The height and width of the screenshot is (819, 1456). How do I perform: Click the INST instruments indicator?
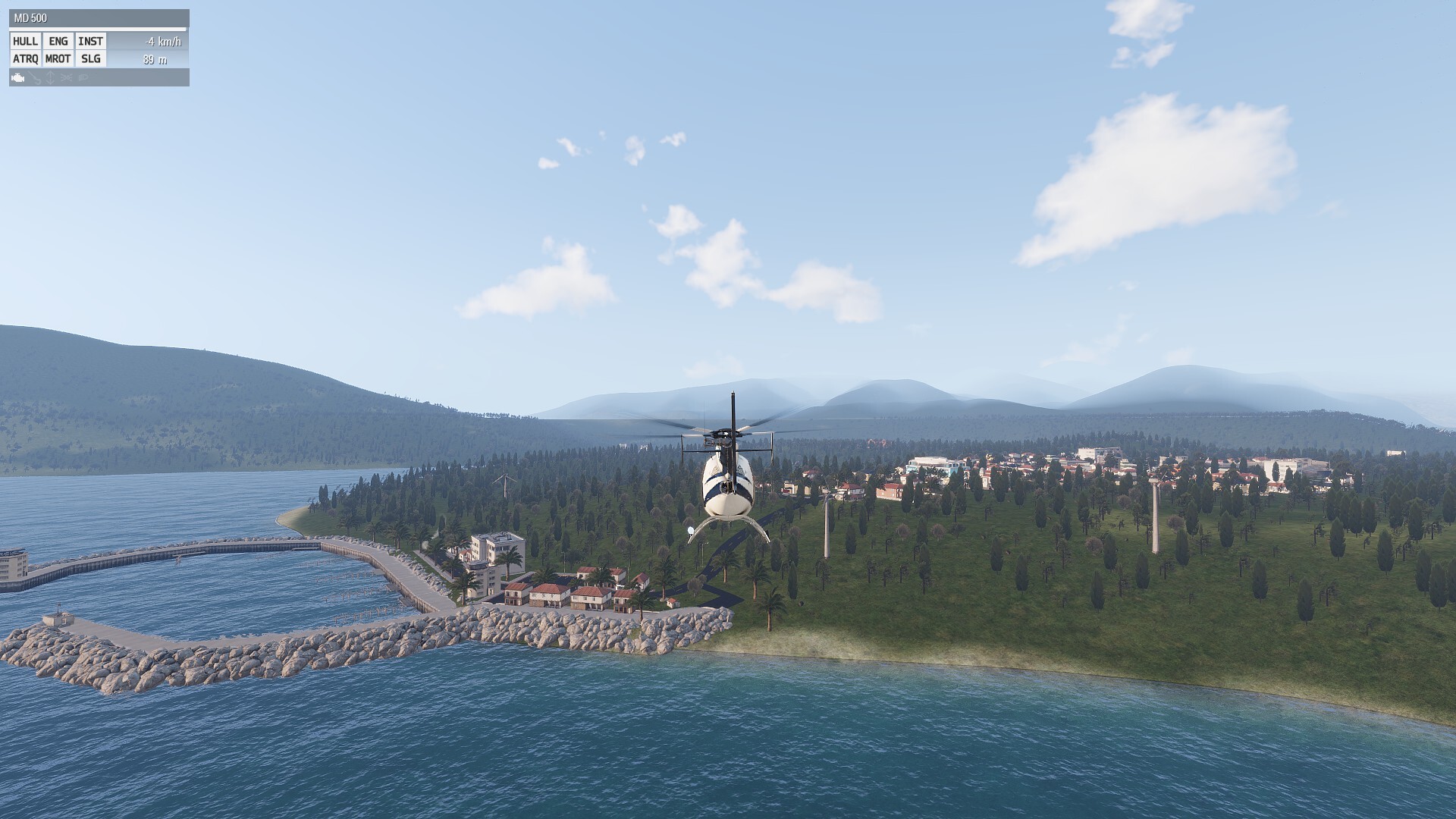(90, 42)
